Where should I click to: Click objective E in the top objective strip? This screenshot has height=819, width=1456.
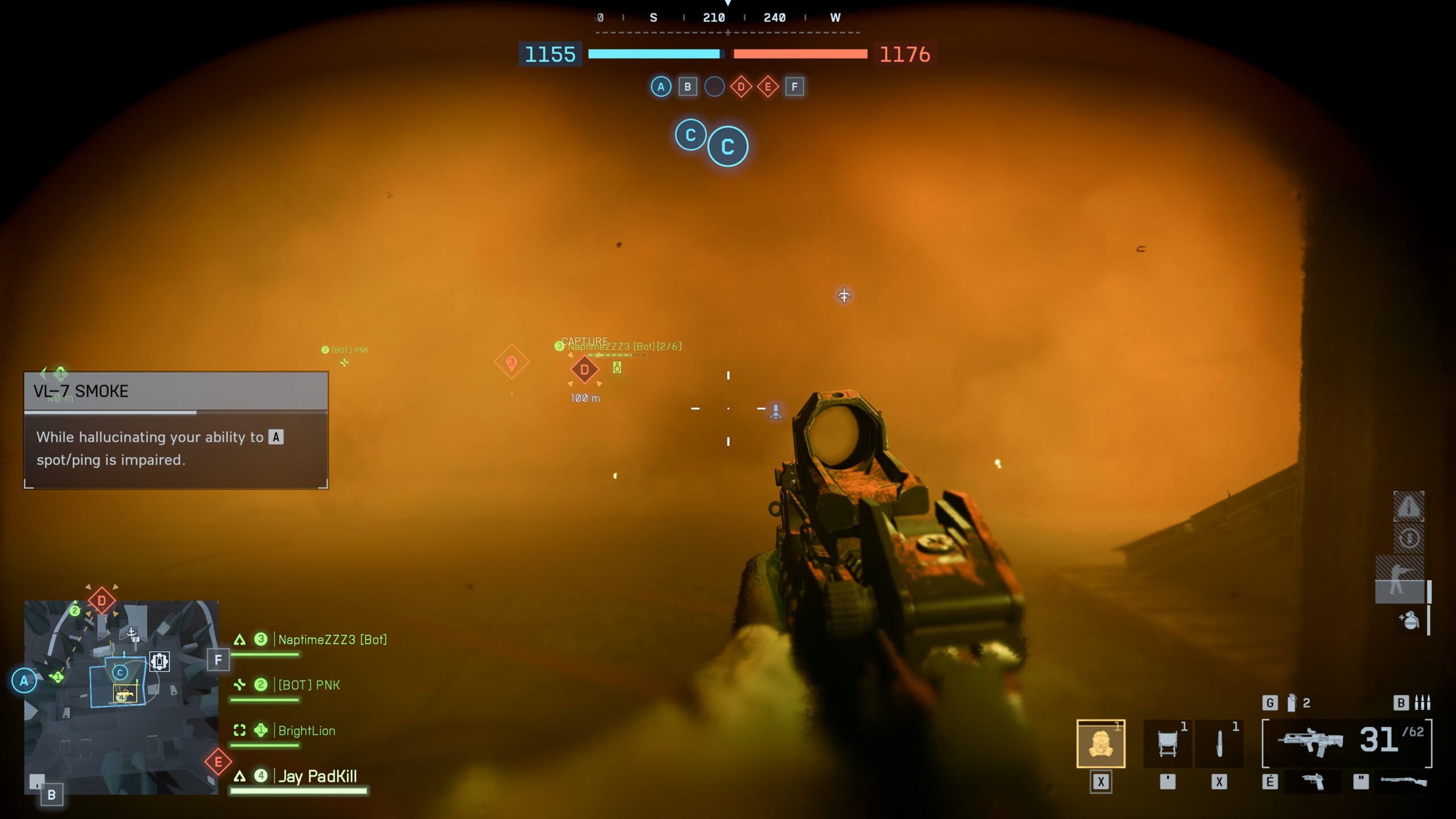point(768,87)
